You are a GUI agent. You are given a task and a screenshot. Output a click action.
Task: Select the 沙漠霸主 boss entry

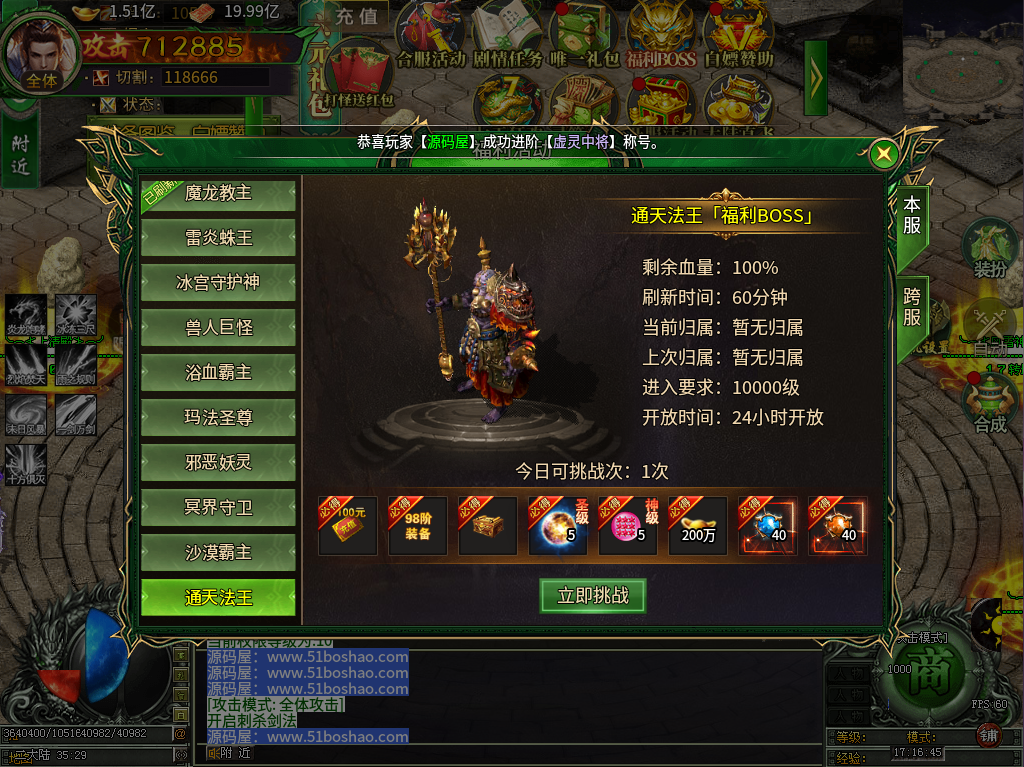point(218,553)
